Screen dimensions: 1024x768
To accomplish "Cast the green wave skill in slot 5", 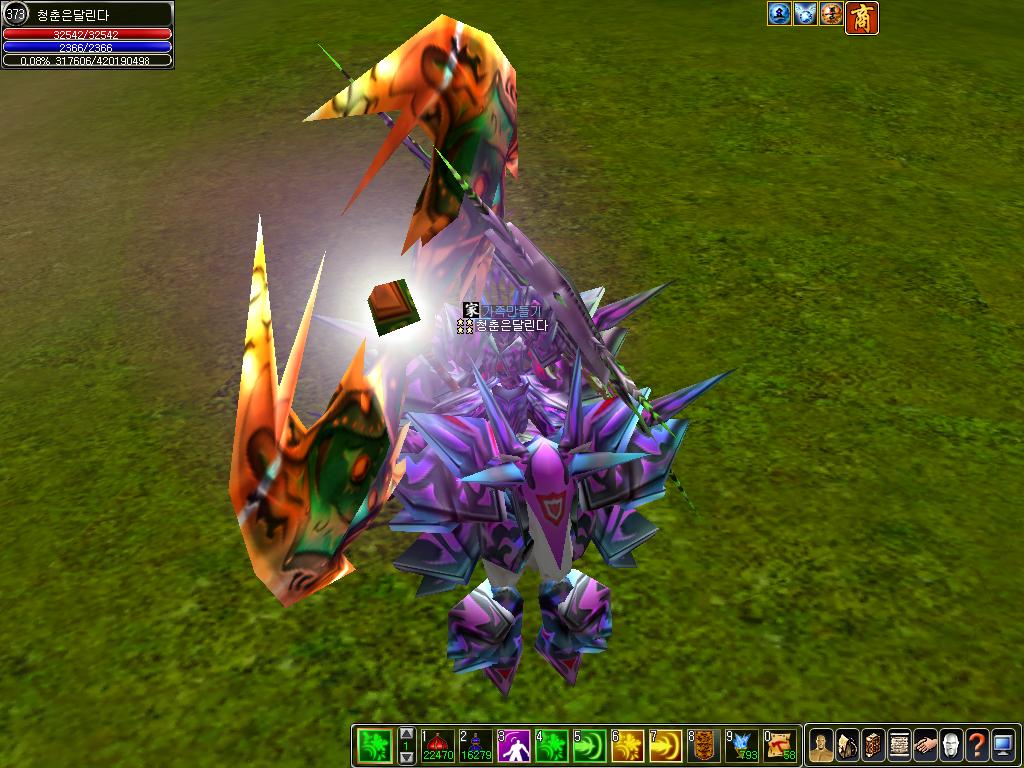I will [x=589, y=745].
